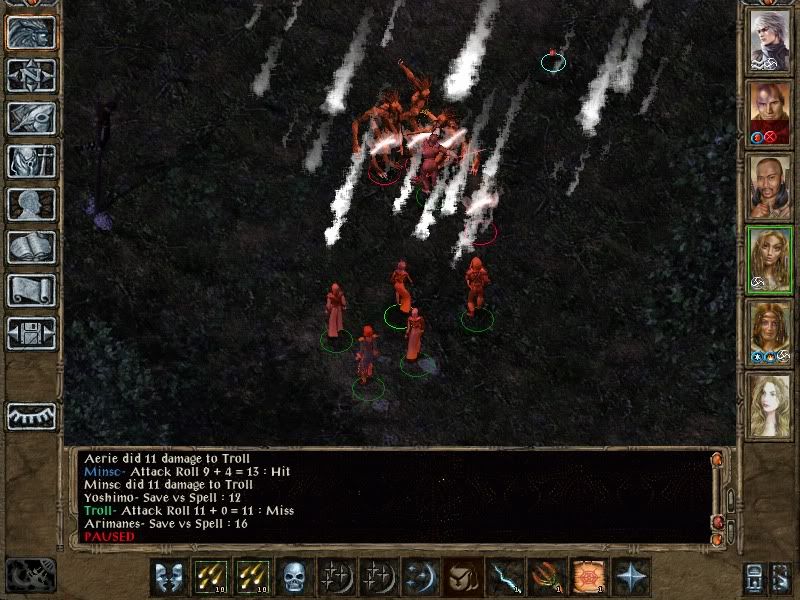Select the brown-haired woman with headband portrait
Viewport: 800px width, 600px height.
[x=771, y=334]
